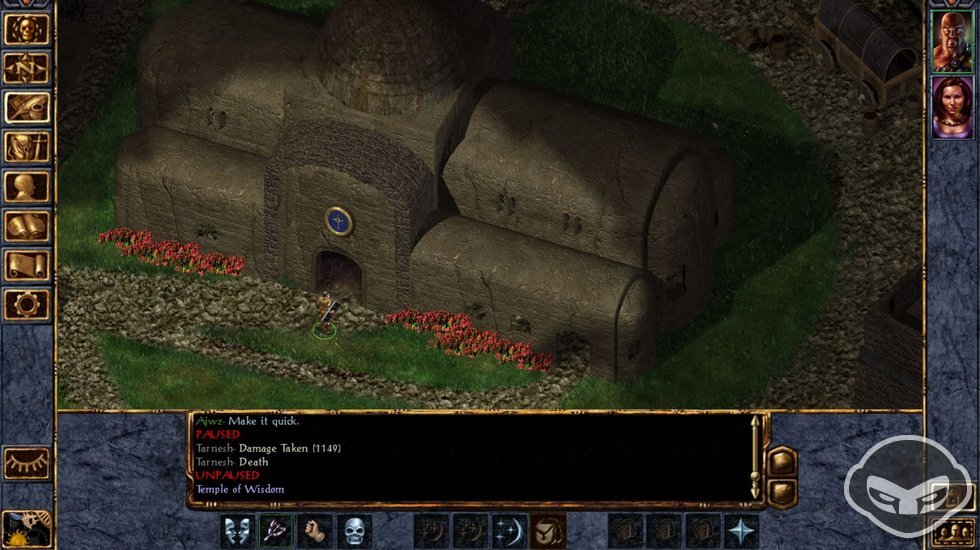The width and height of the screenshot is (980, 550).
Task: Open the character record bust button
Action: [26, 187]
